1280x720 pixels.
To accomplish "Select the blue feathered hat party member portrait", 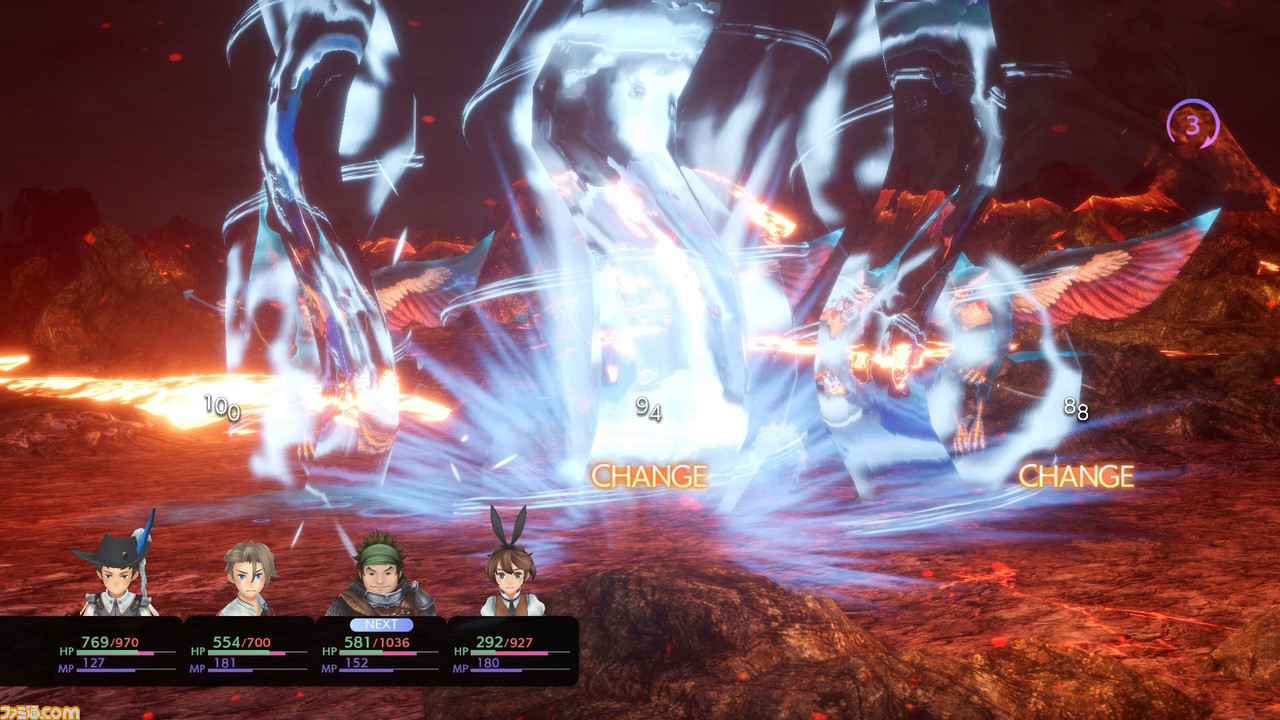I will pyautogui.click(x=118, y=572).
